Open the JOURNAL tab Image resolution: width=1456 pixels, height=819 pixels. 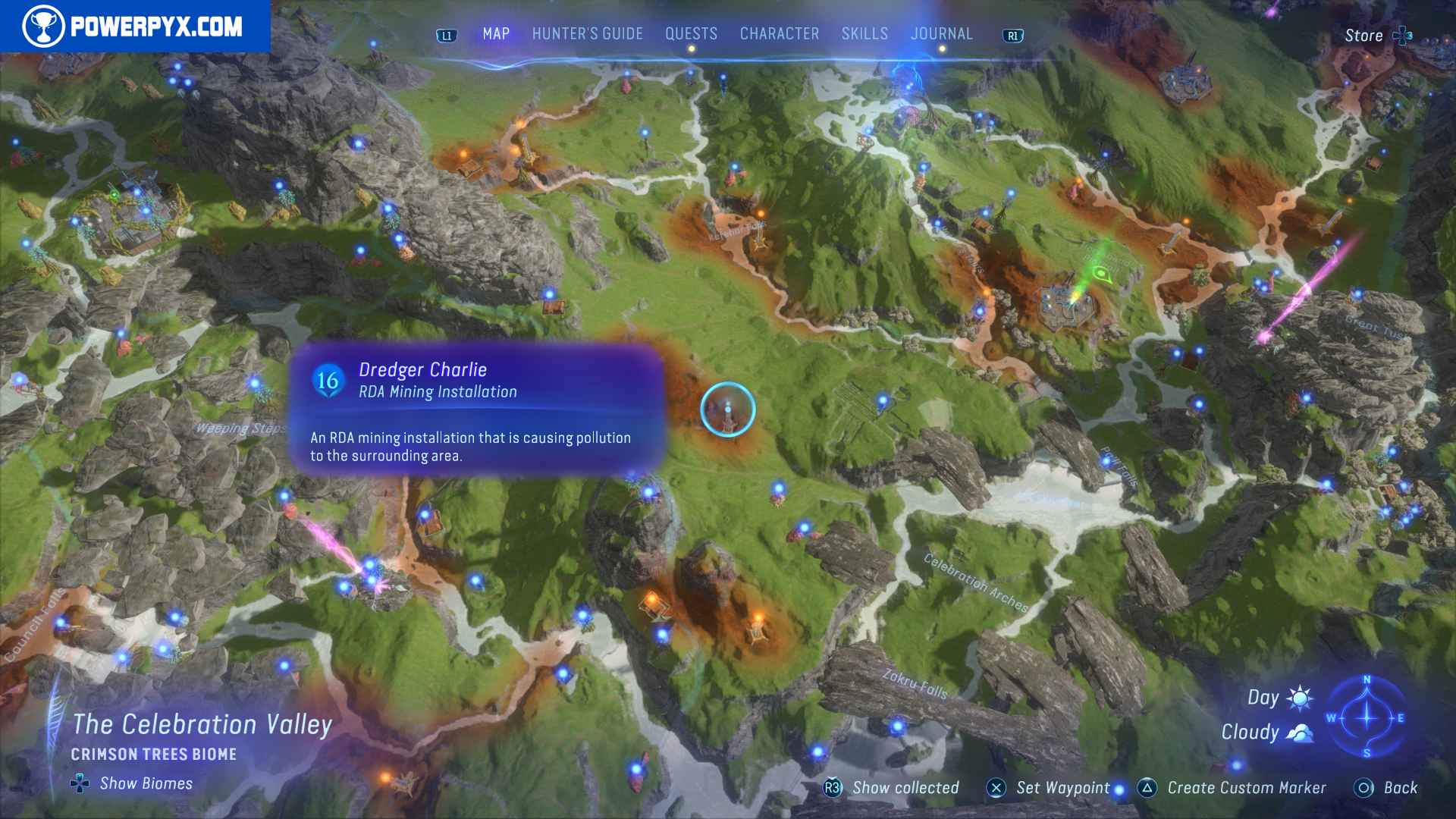point(942,33)
